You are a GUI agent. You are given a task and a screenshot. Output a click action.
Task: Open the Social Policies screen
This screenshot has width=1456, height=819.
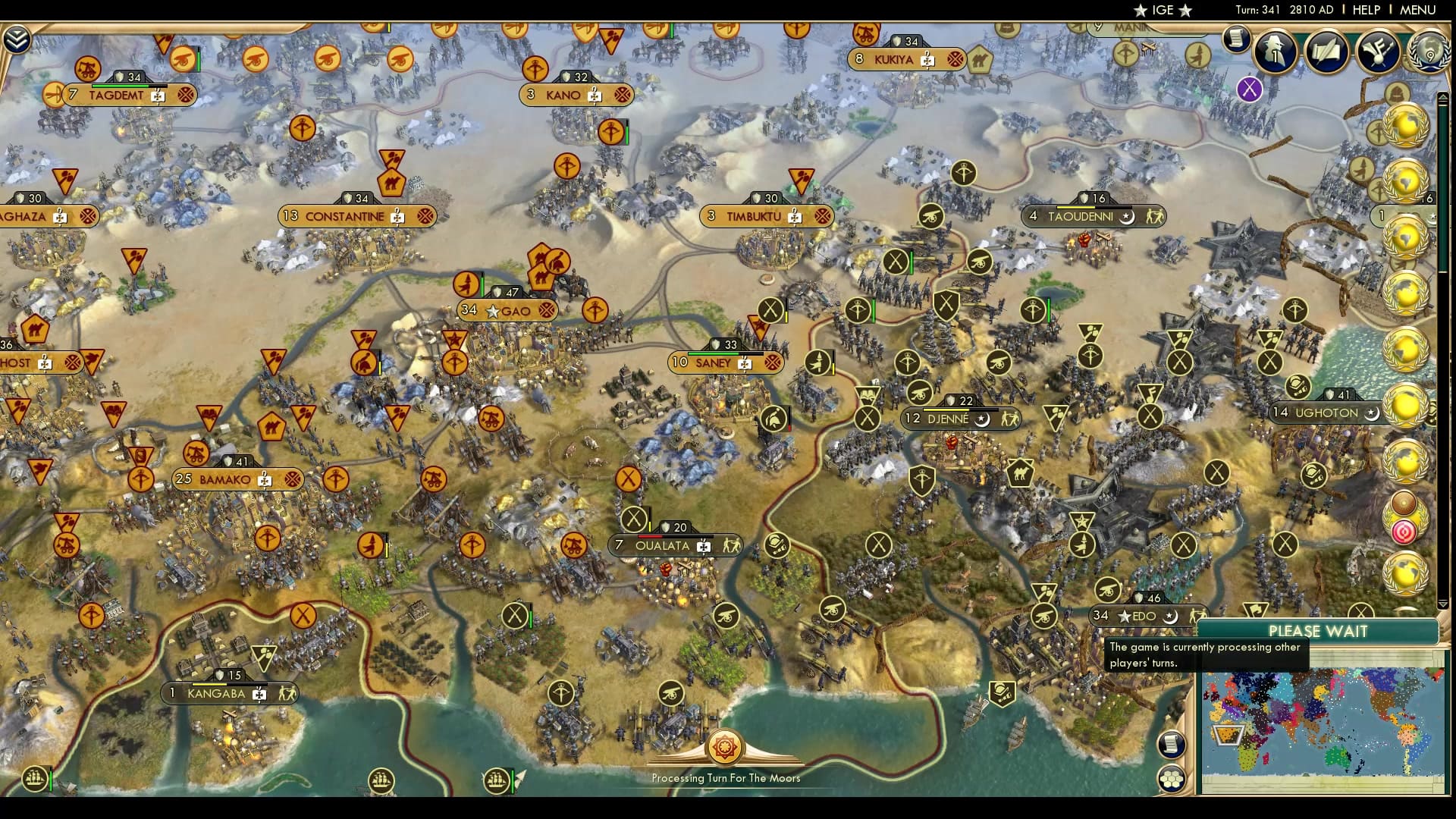pos(1328,52)
